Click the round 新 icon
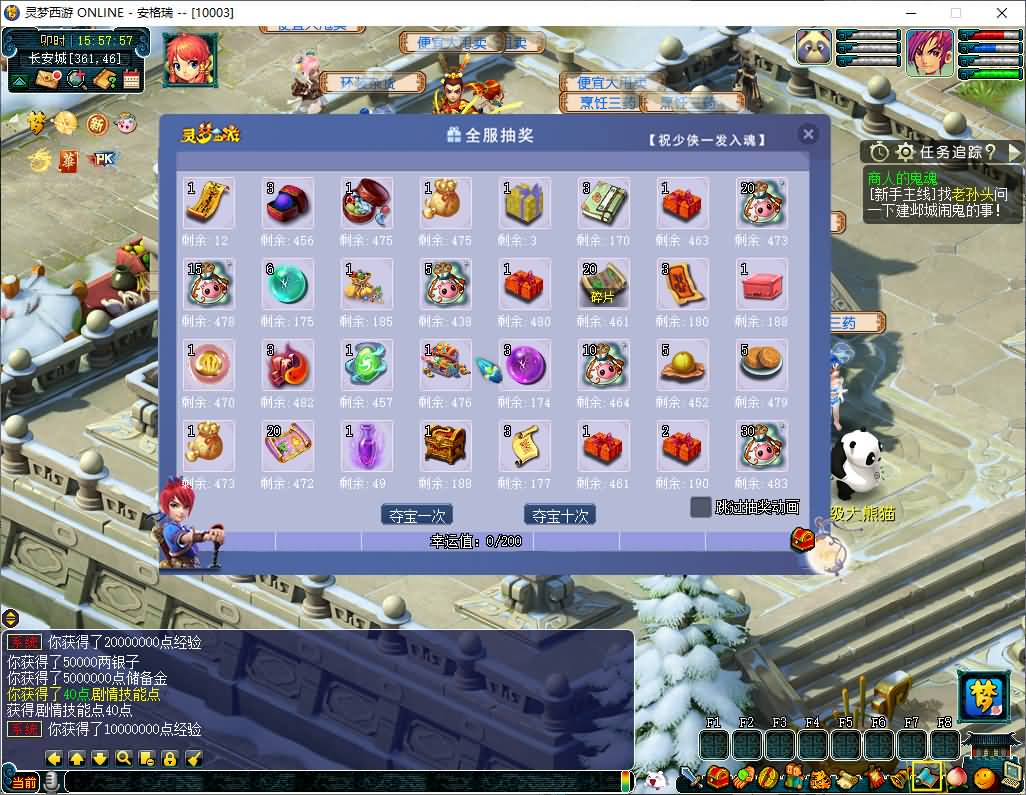The height and width of the screenshot is (795, 1026). point(96,124)
